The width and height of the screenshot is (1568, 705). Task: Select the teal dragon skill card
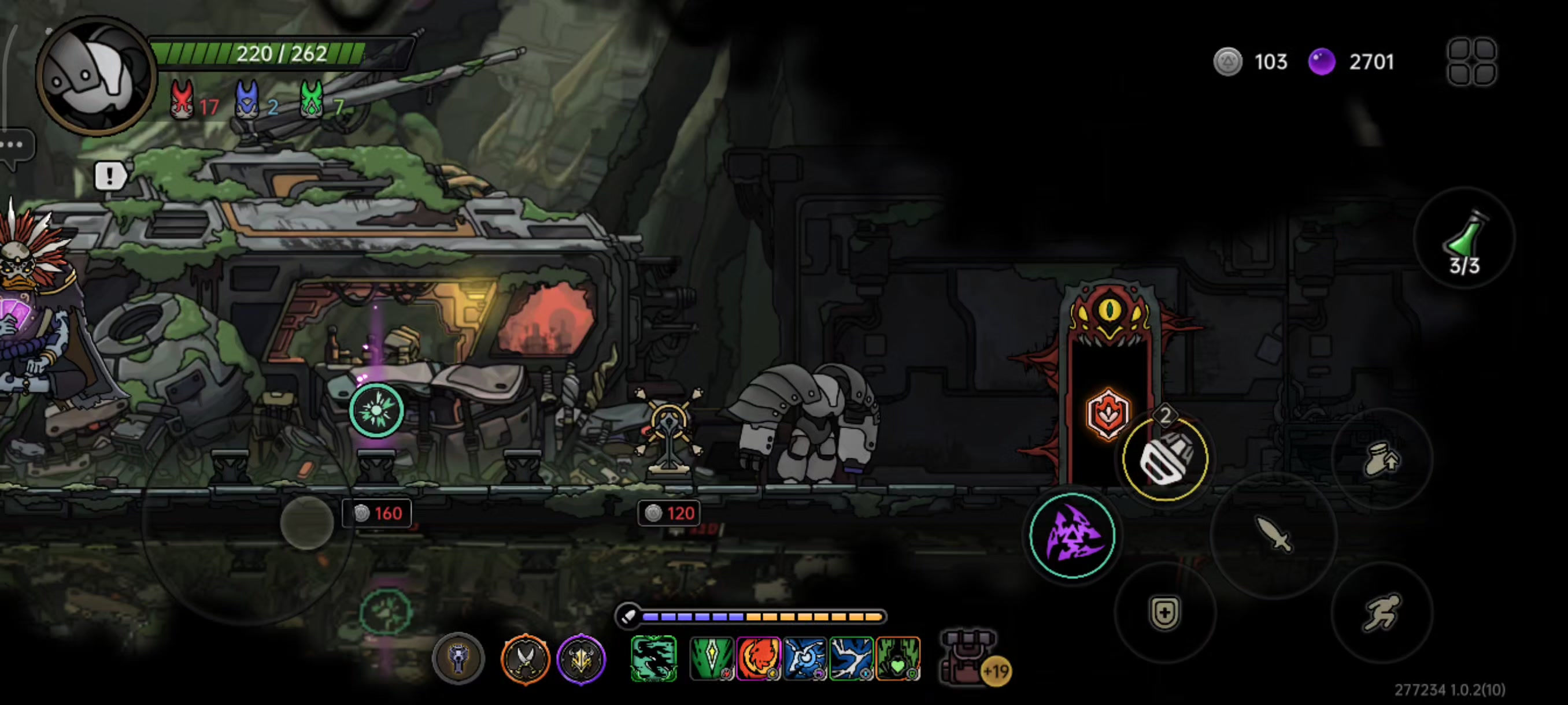coord(654,658)
